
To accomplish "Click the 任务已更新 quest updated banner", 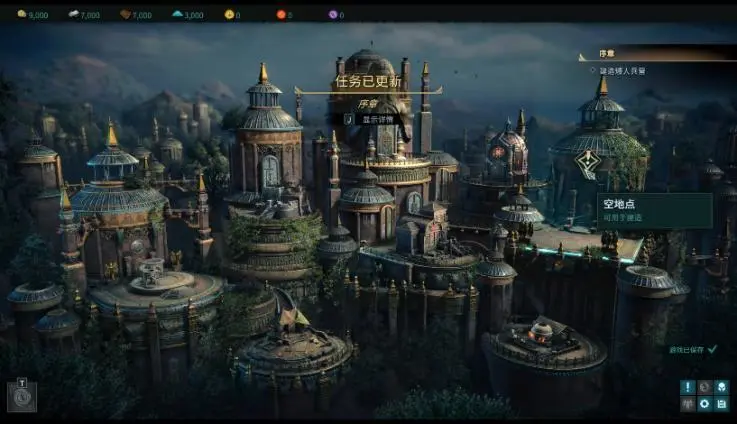I will [368, 83].
